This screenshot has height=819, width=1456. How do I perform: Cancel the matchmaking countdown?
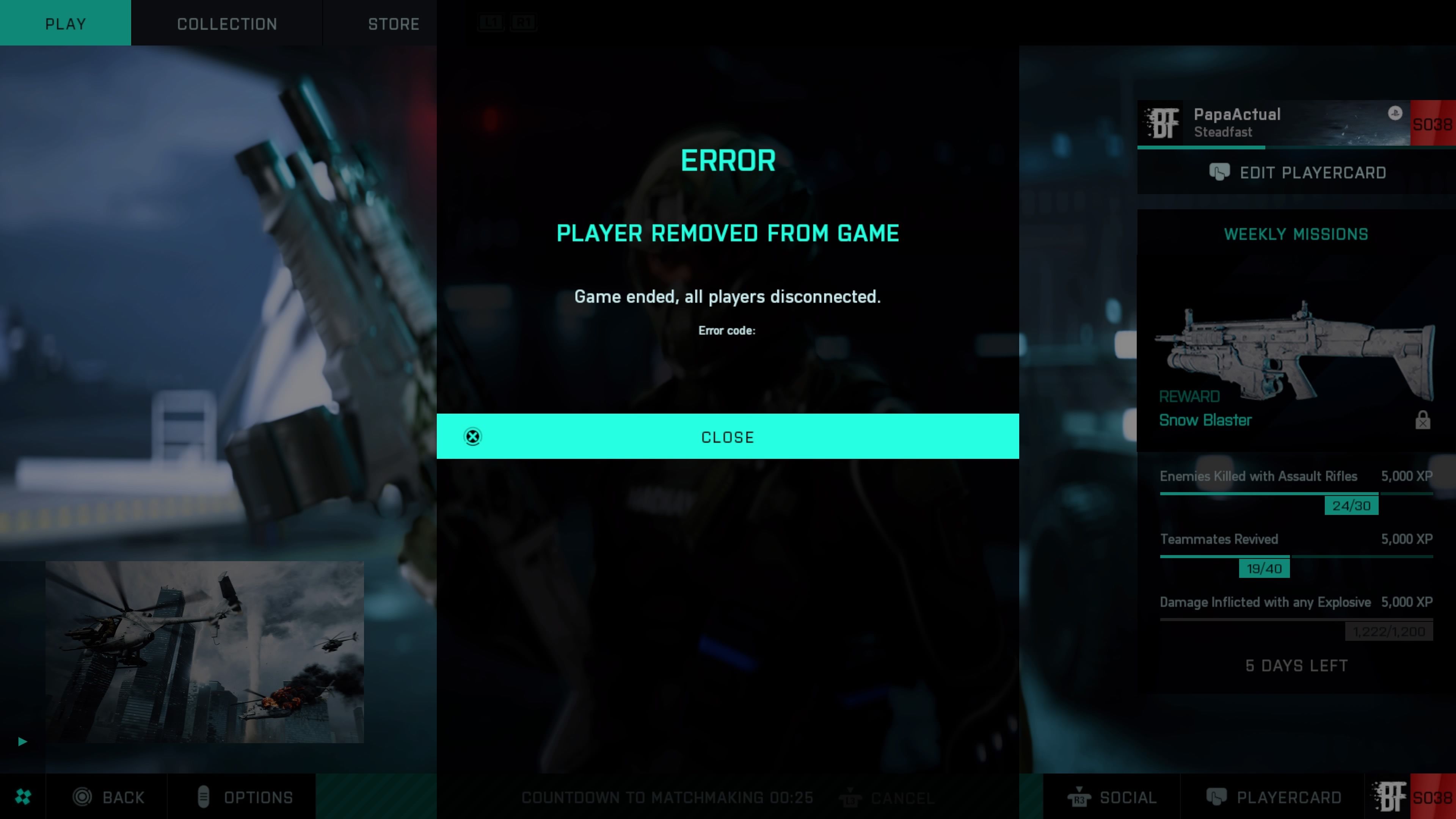(x=902, y=797)
